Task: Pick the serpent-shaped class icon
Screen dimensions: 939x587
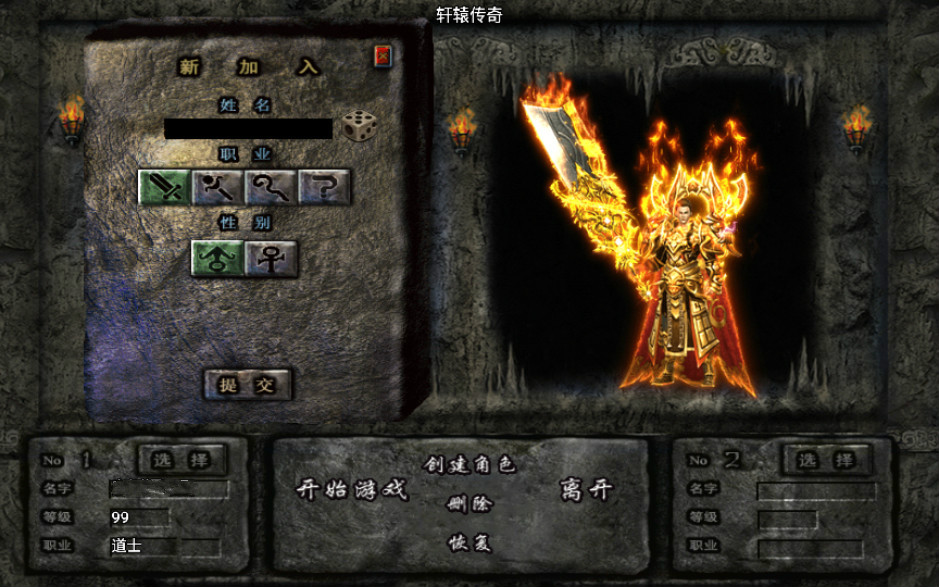Action: click(271, 186)
